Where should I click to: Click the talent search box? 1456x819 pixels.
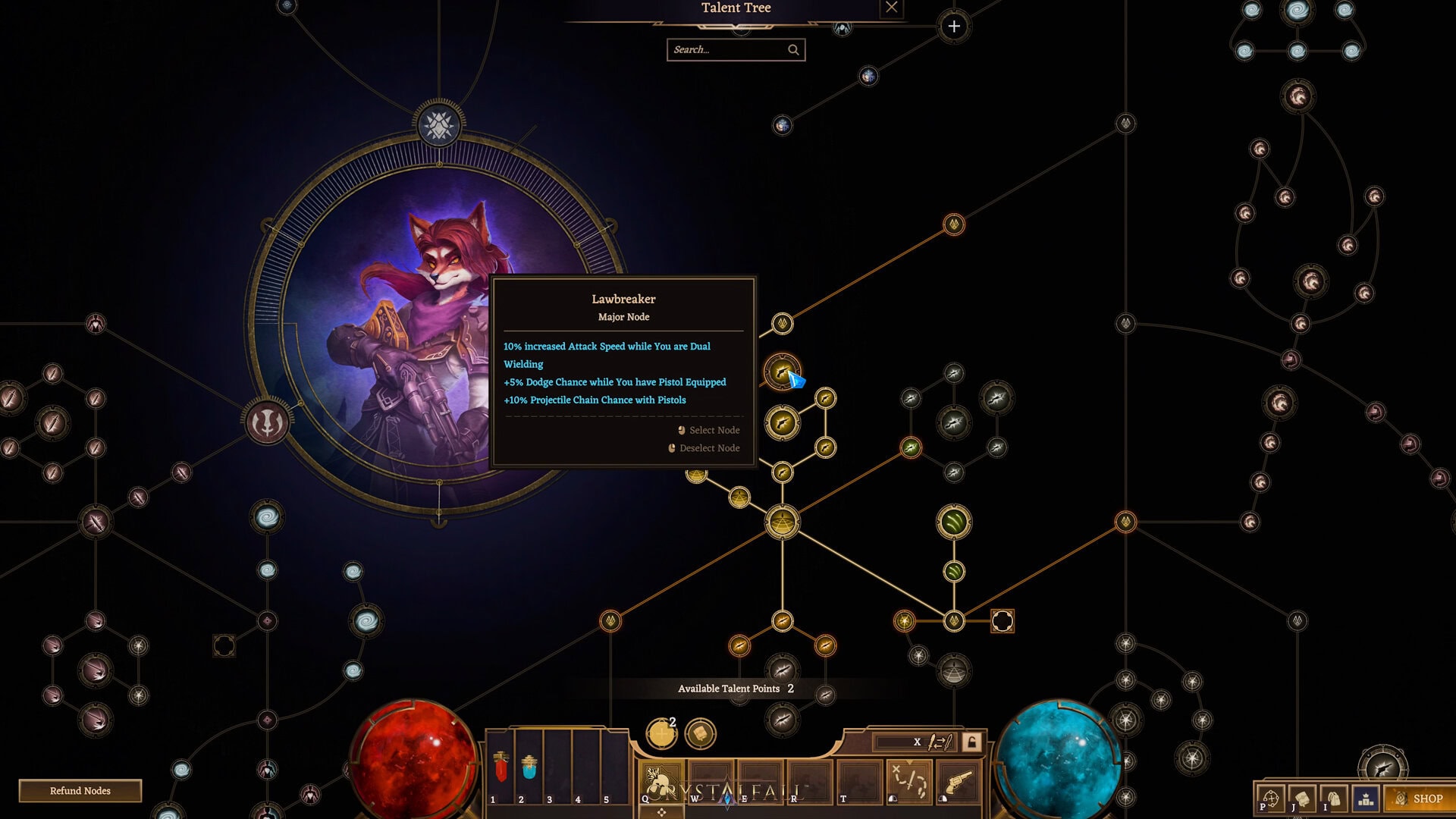tap(728, 50)
